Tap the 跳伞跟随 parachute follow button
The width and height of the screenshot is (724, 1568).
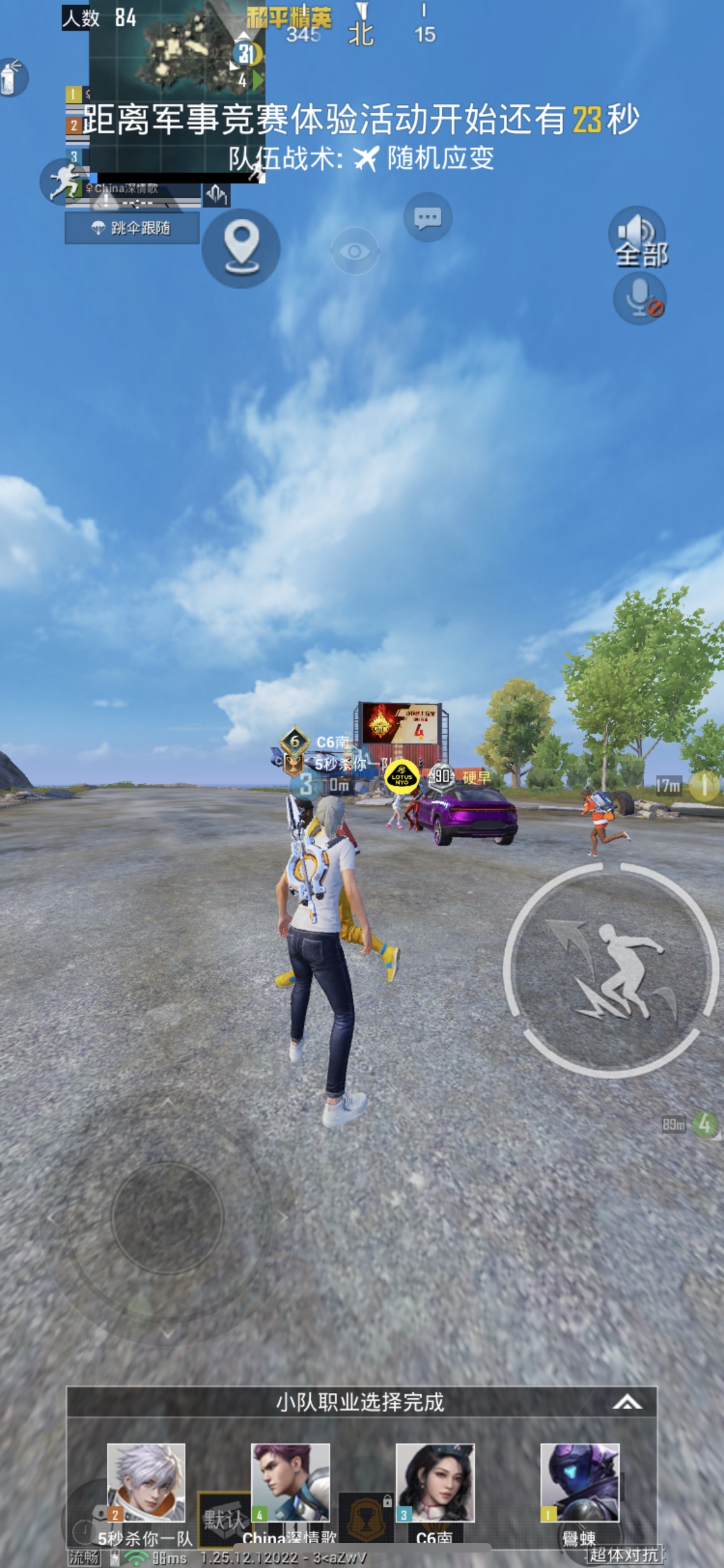132,228
